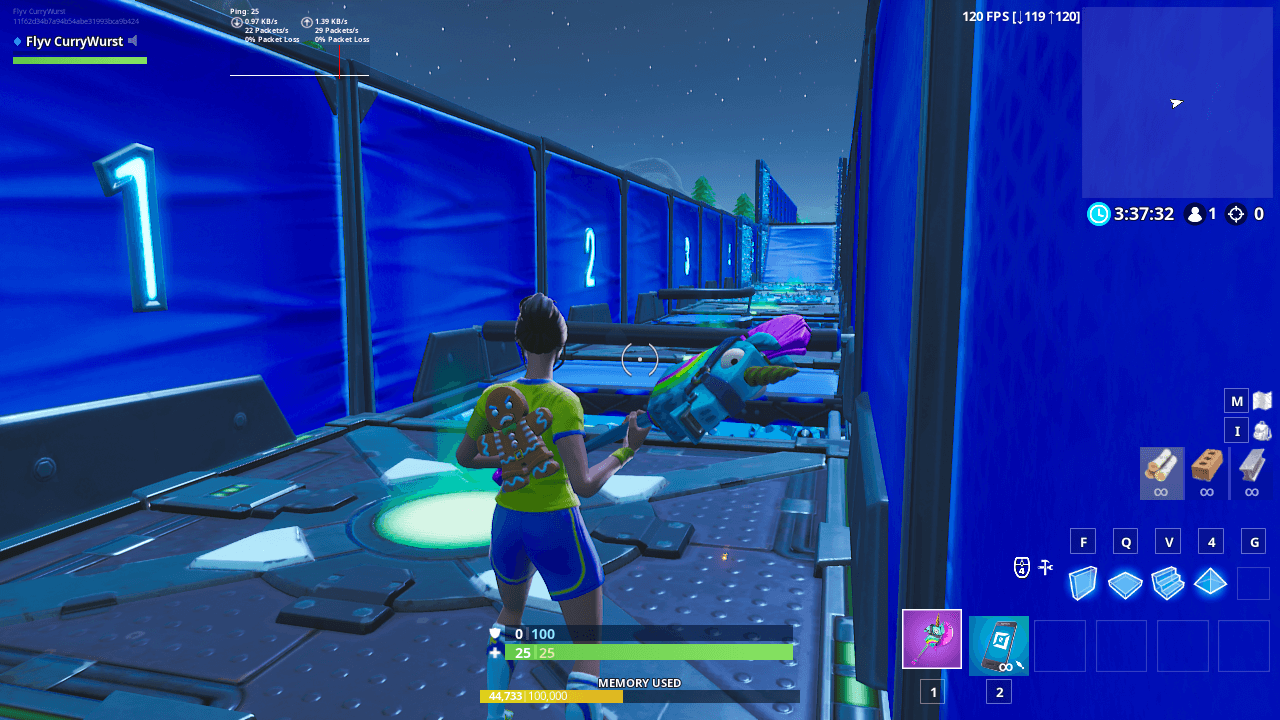This screenshot has height=720, width=1280.
Task: Select the pyramid roof build piece
Action: click(x=1210, y=583)
